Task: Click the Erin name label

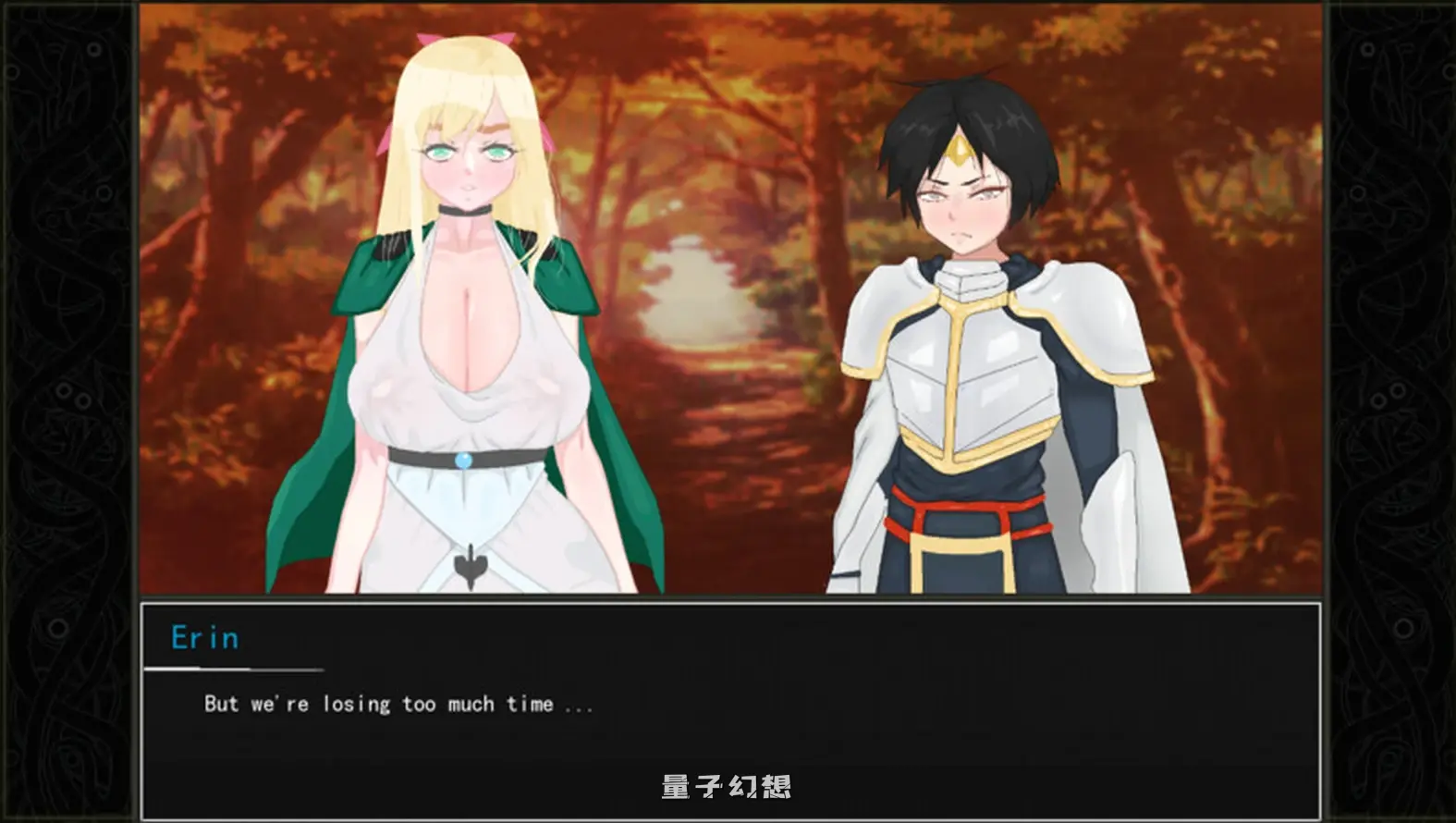Action: tap(205, 636)
